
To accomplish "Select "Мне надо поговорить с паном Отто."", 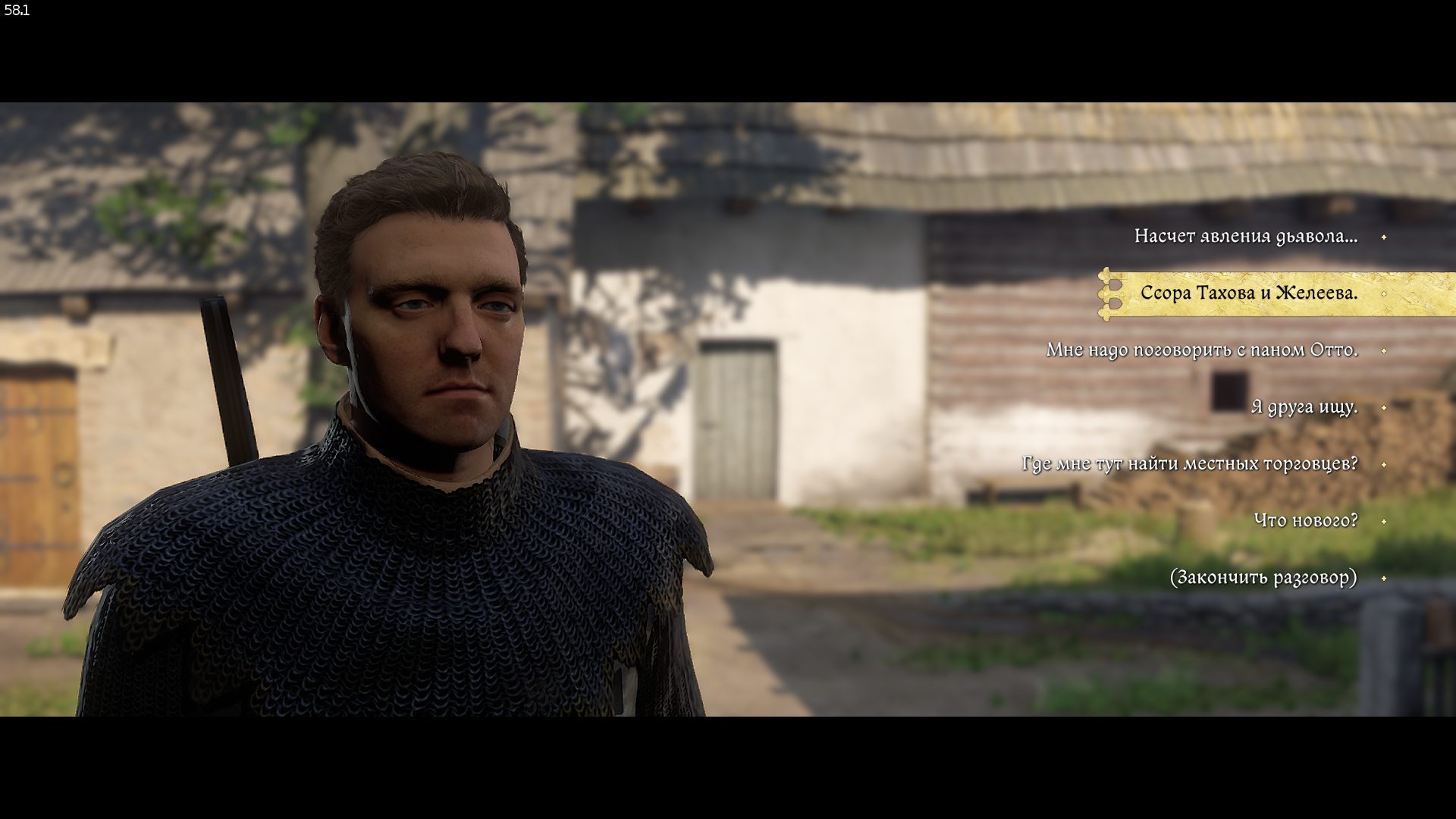I will point(1201,350).
